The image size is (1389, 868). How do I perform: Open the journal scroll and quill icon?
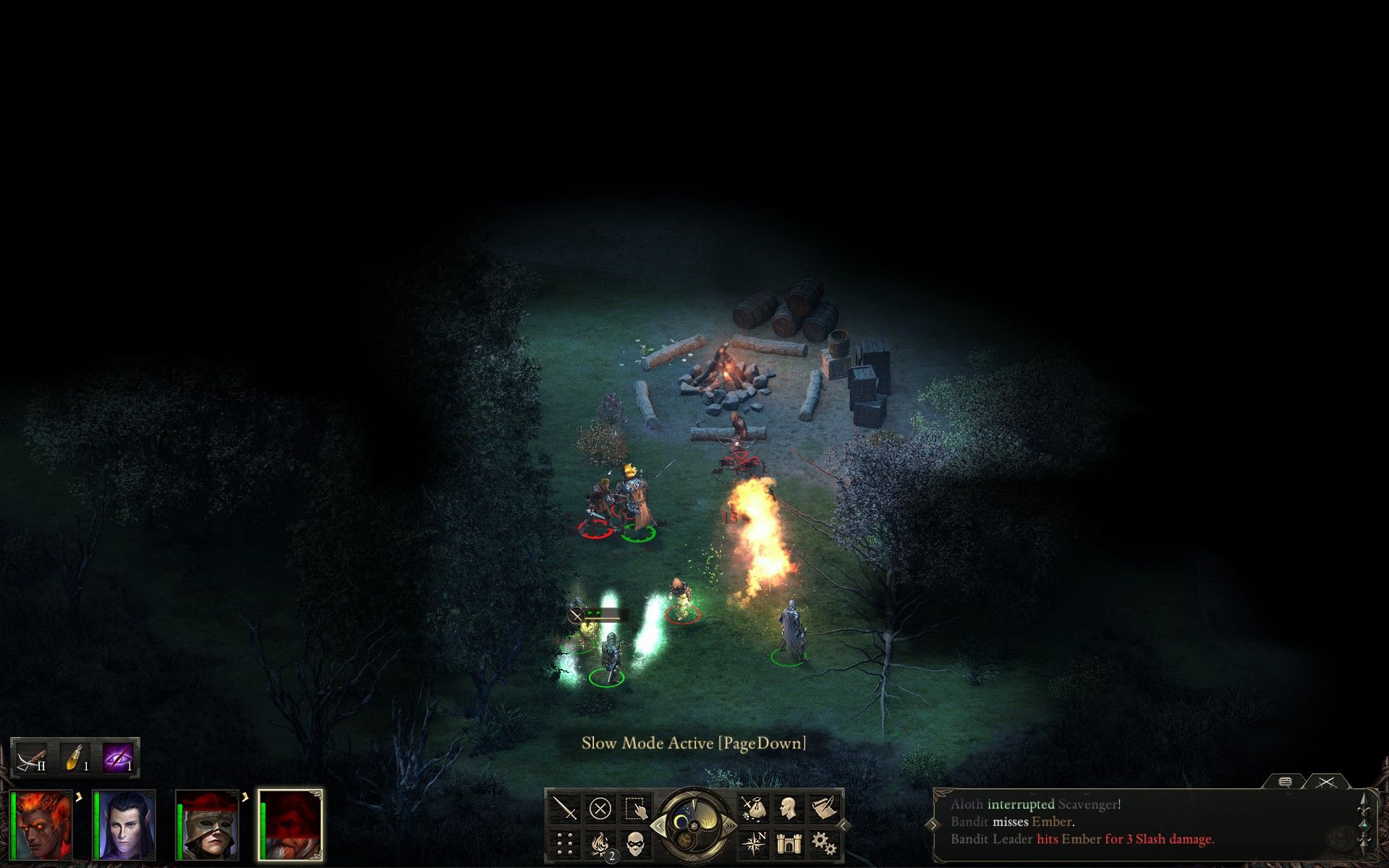point(823,808)
